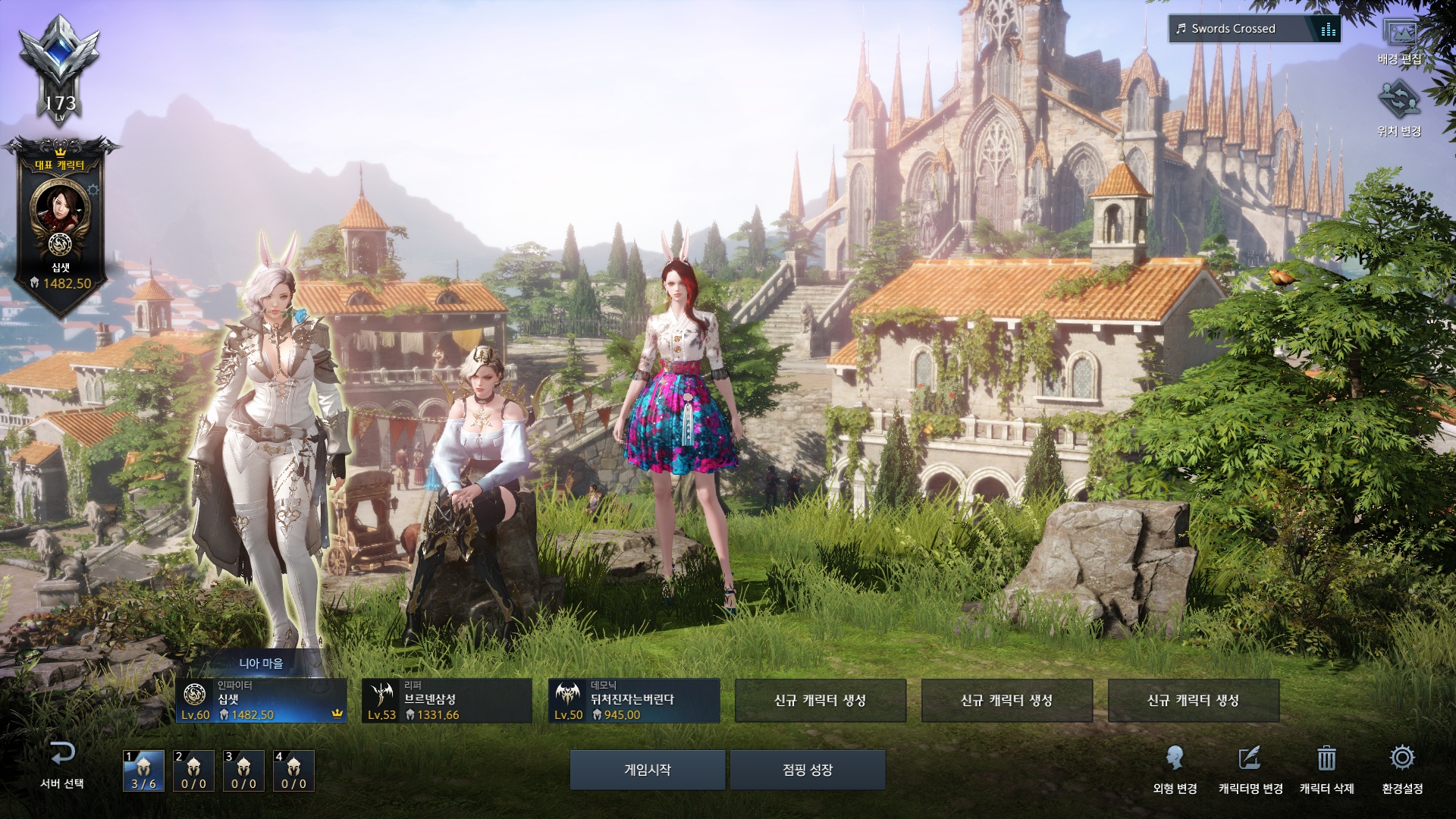Switch to character page 3

click(x=243, y=770)
